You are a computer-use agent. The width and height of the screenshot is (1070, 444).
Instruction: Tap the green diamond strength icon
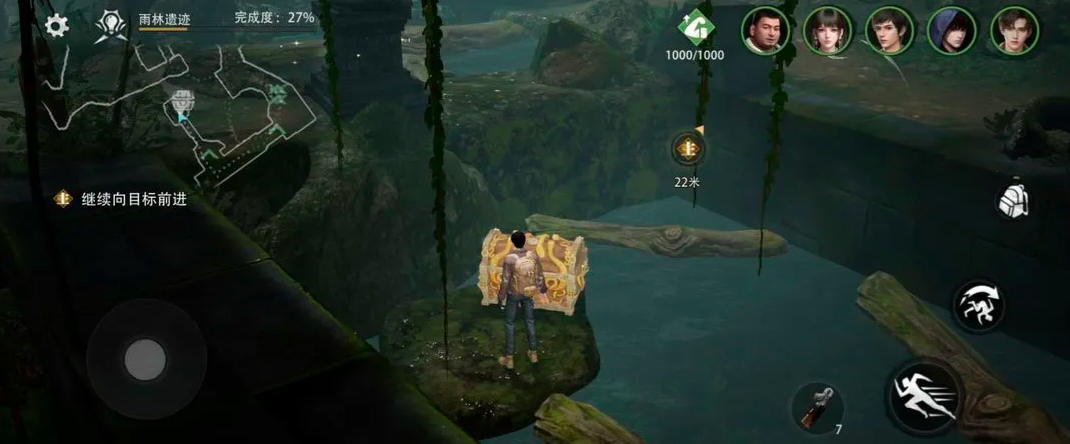click(x=694, y=26)
